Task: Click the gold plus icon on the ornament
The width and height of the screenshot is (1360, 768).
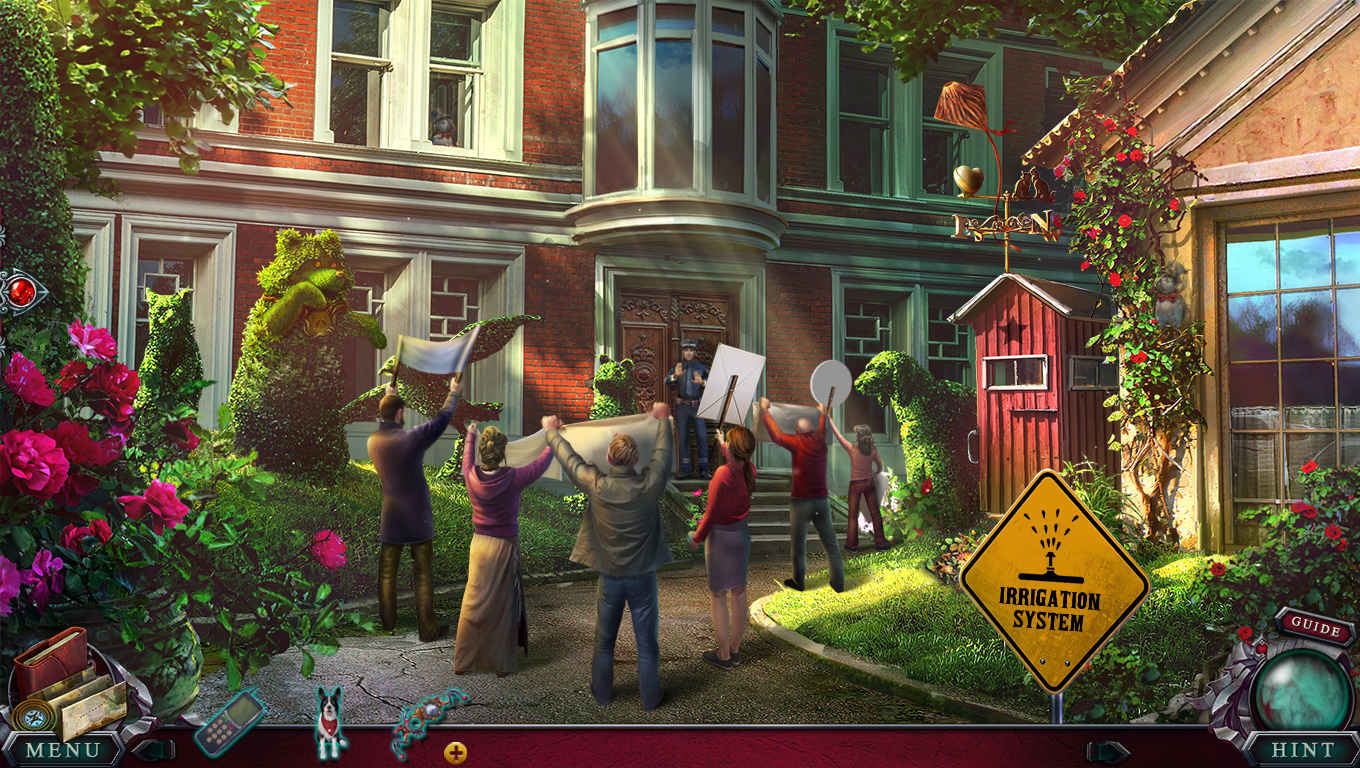Action: tap(455, 752)
